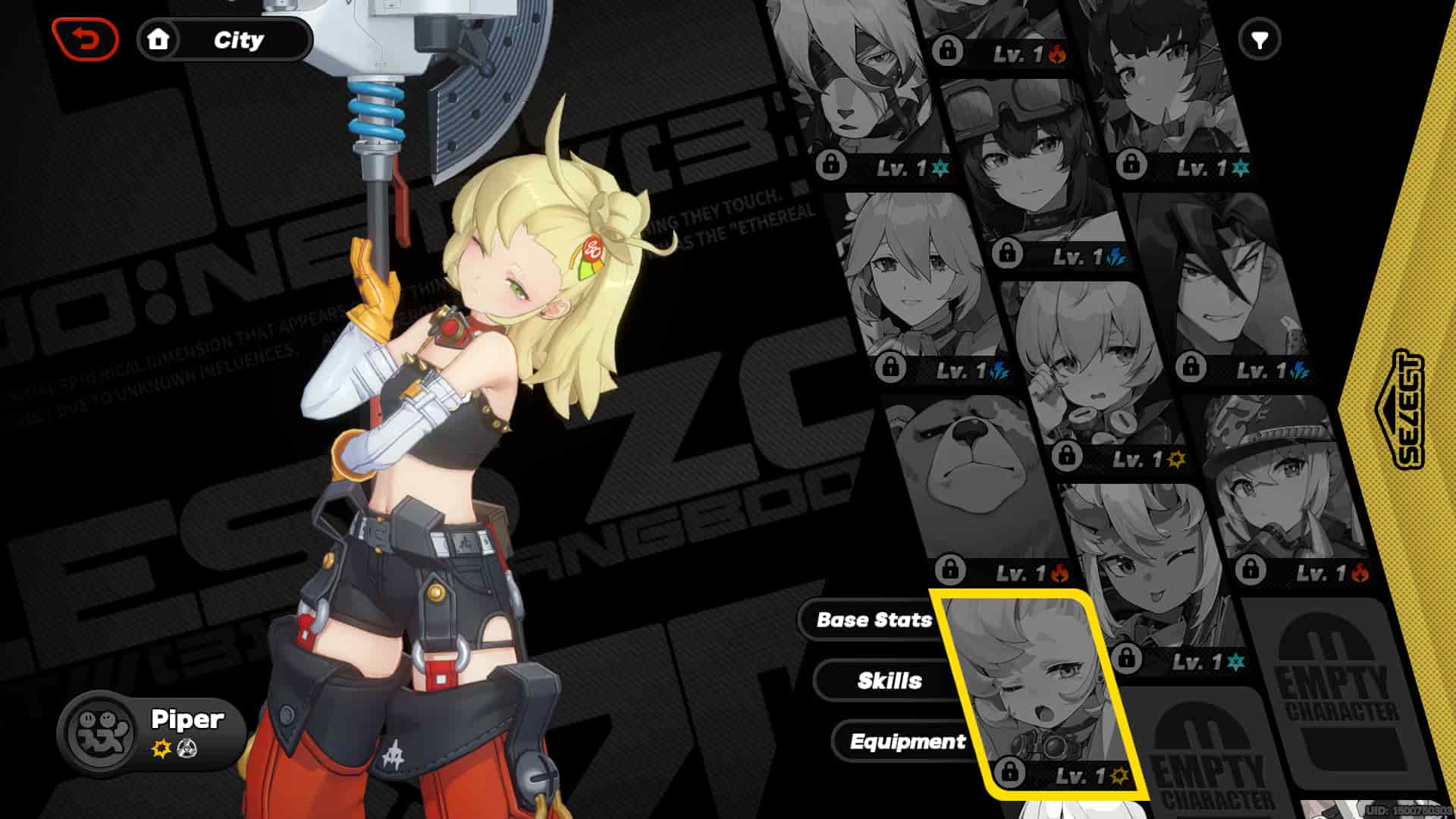Open the Base Stats panel
The width and height of the screenshot is (1456, 819).
874,620
